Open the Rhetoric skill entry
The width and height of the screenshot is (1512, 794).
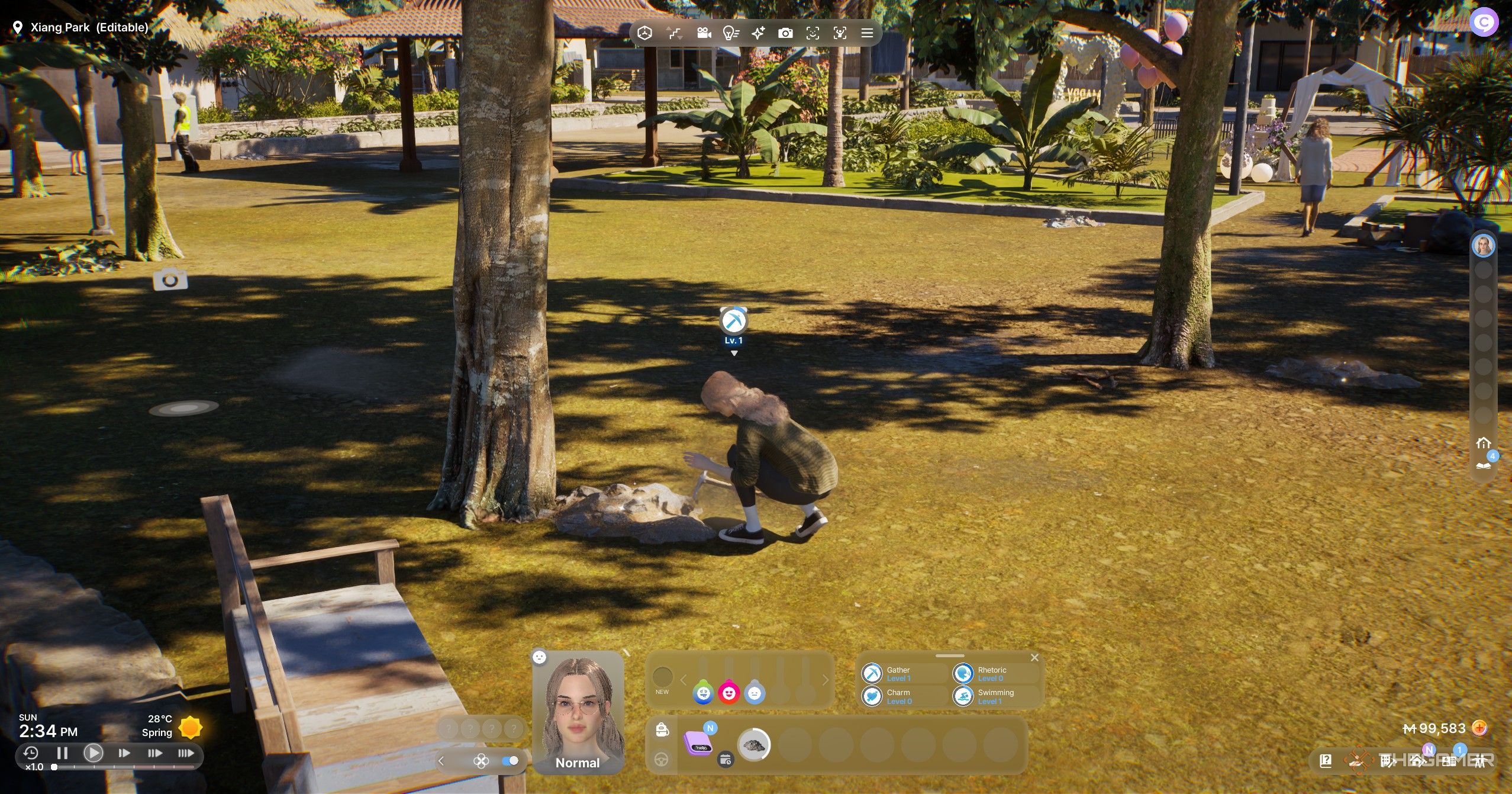coord(991,674)
